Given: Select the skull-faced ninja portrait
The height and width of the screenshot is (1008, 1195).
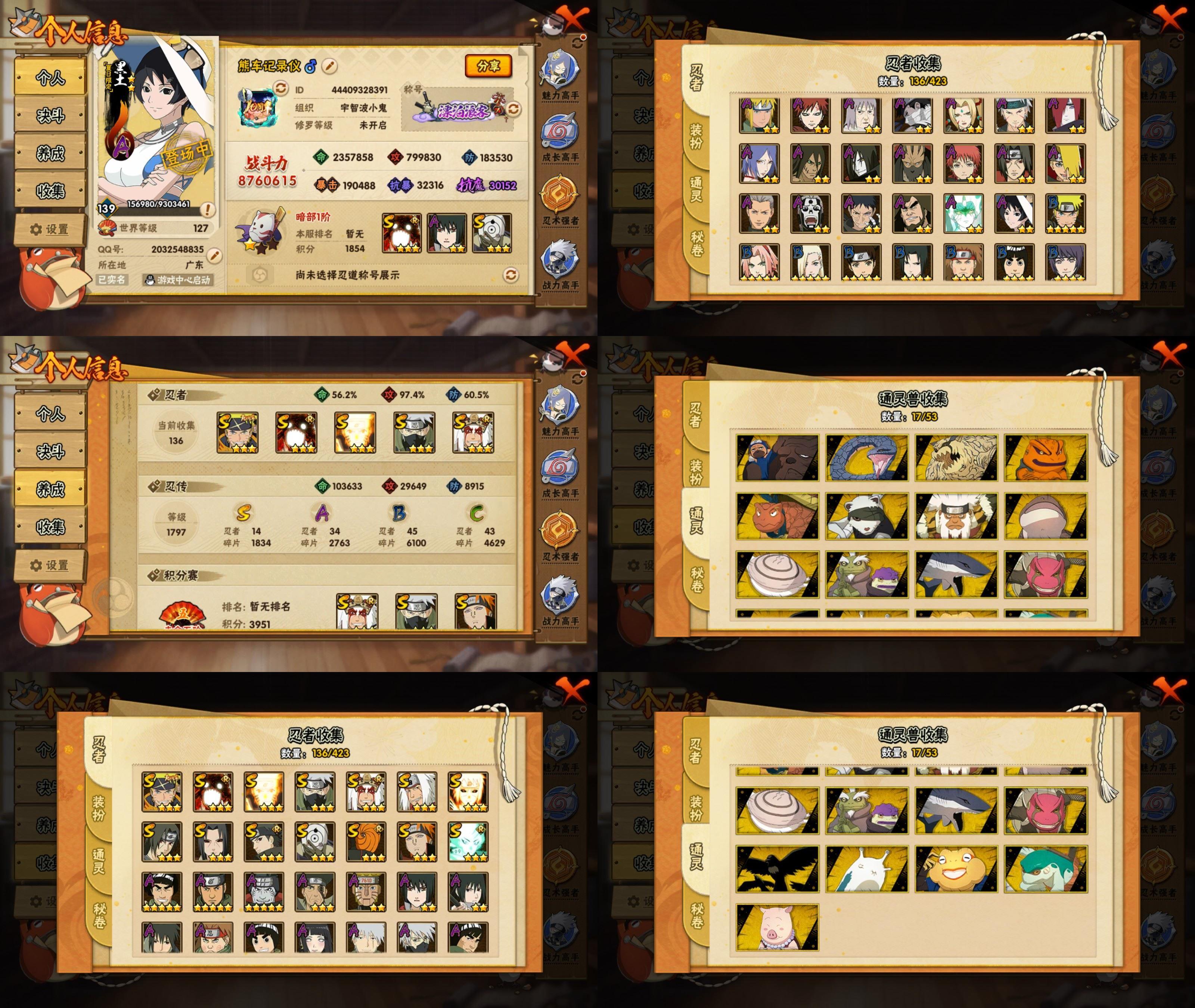Looking at the screenshot, I should click(810, 214).
